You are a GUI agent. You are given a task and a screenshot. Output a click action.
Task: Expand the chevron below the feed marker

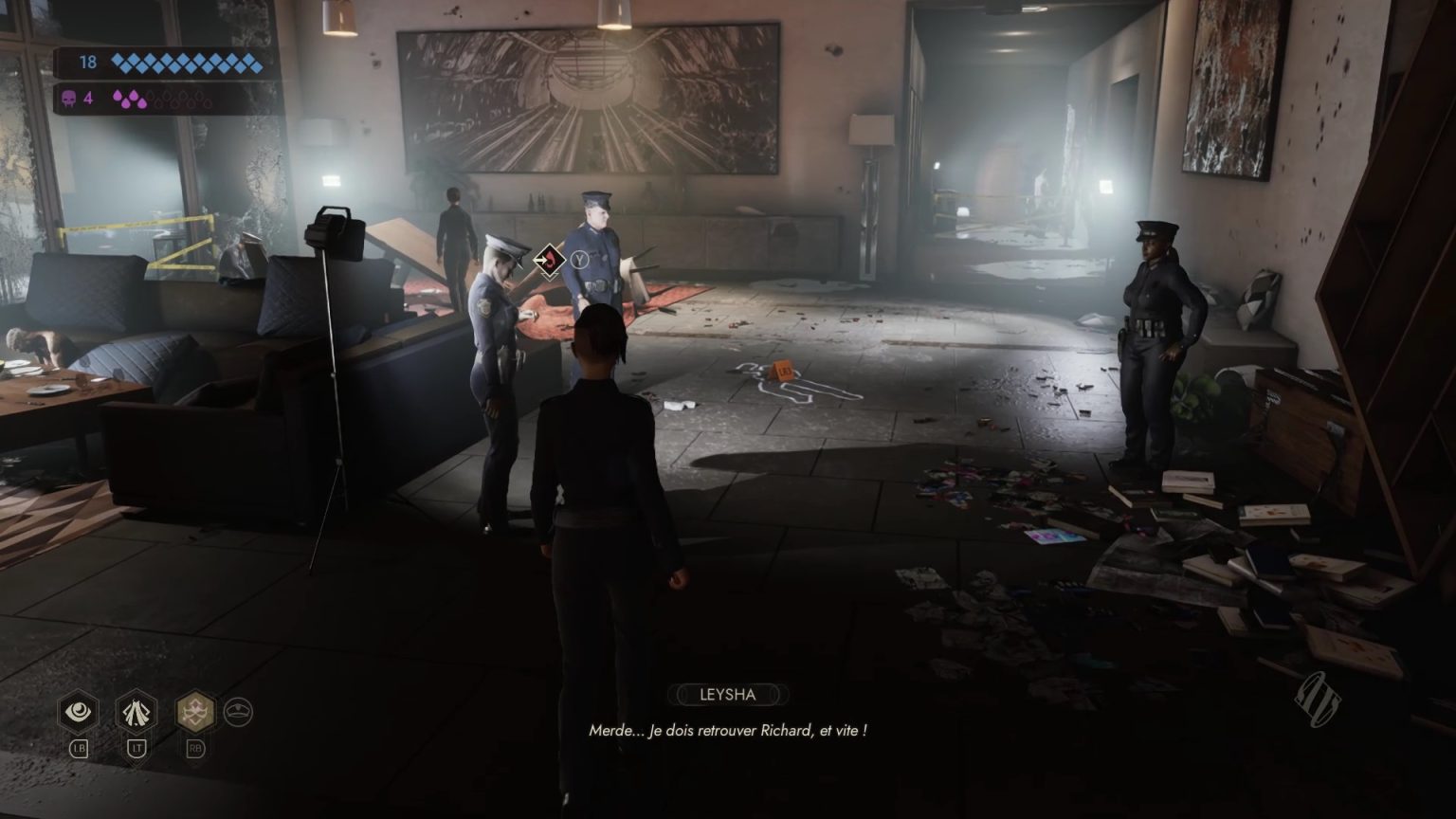click(550, 276)
